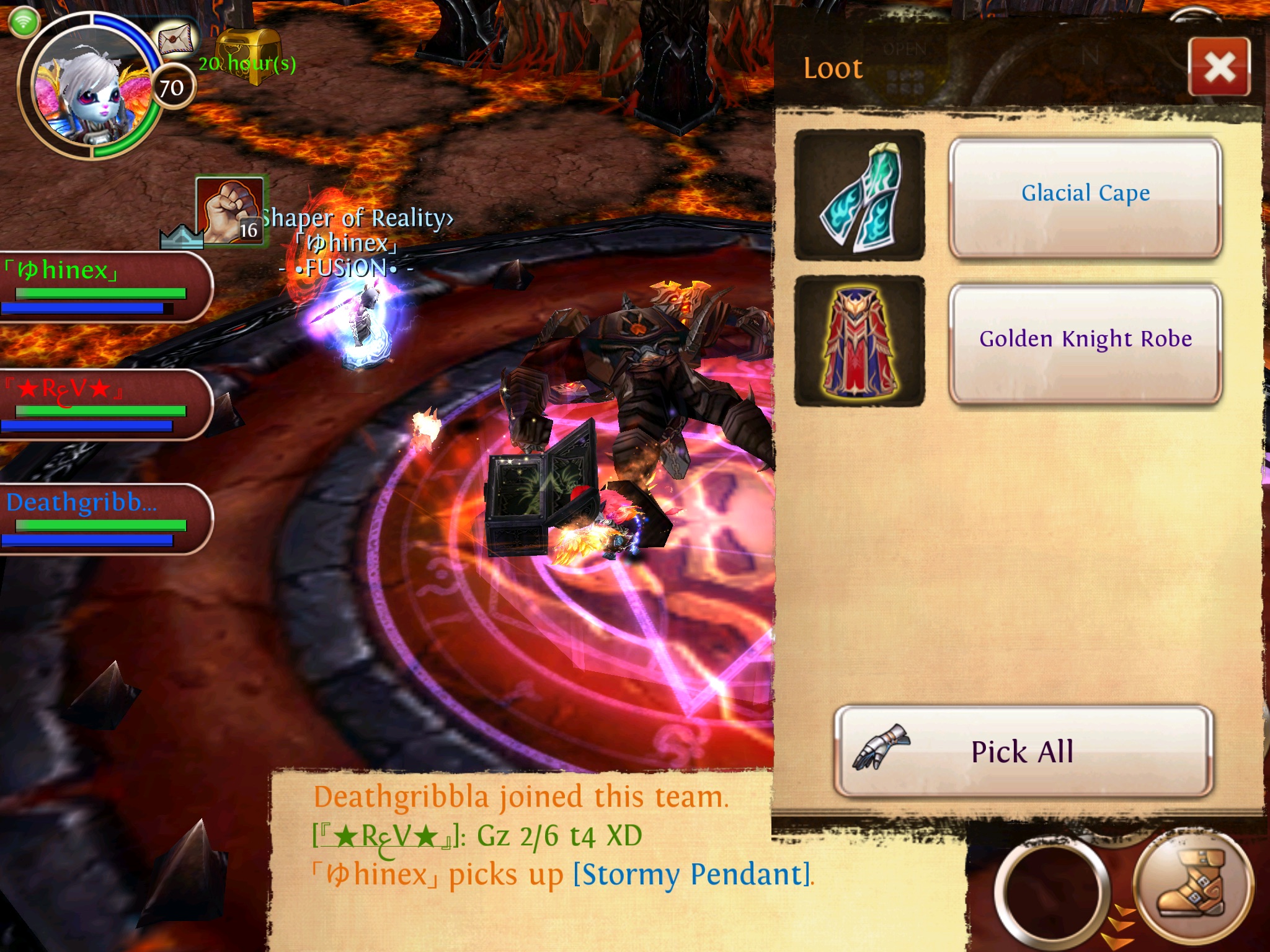Viewport: 1270px width, 952px height.
Task: Select the Glacial Cape item icon
Action: pyautogui.click(x=859, y=195)
